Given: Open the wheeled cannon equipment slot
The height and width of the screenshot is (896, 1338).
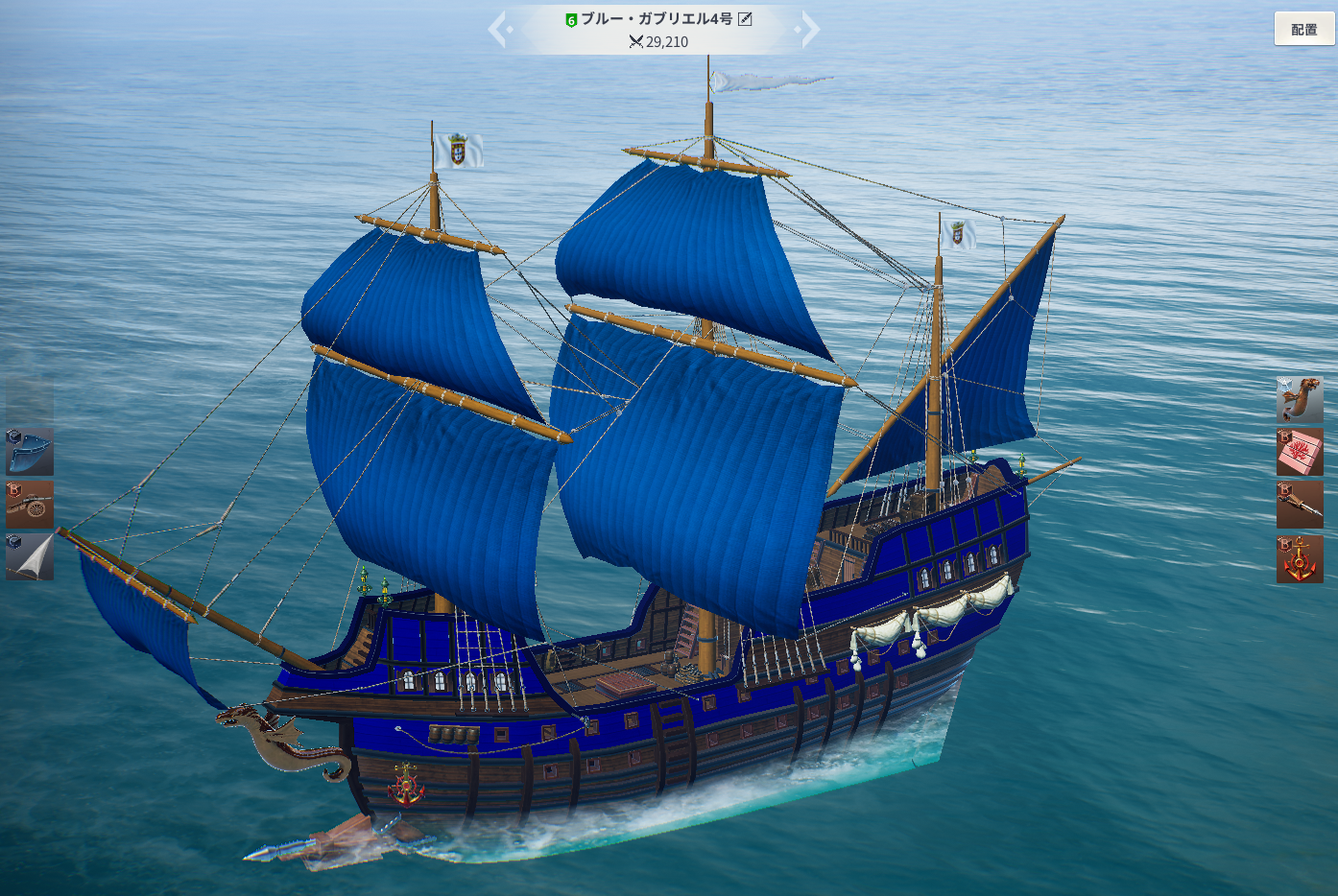Looking at the screenshot, I should click(x=30, y=505).
